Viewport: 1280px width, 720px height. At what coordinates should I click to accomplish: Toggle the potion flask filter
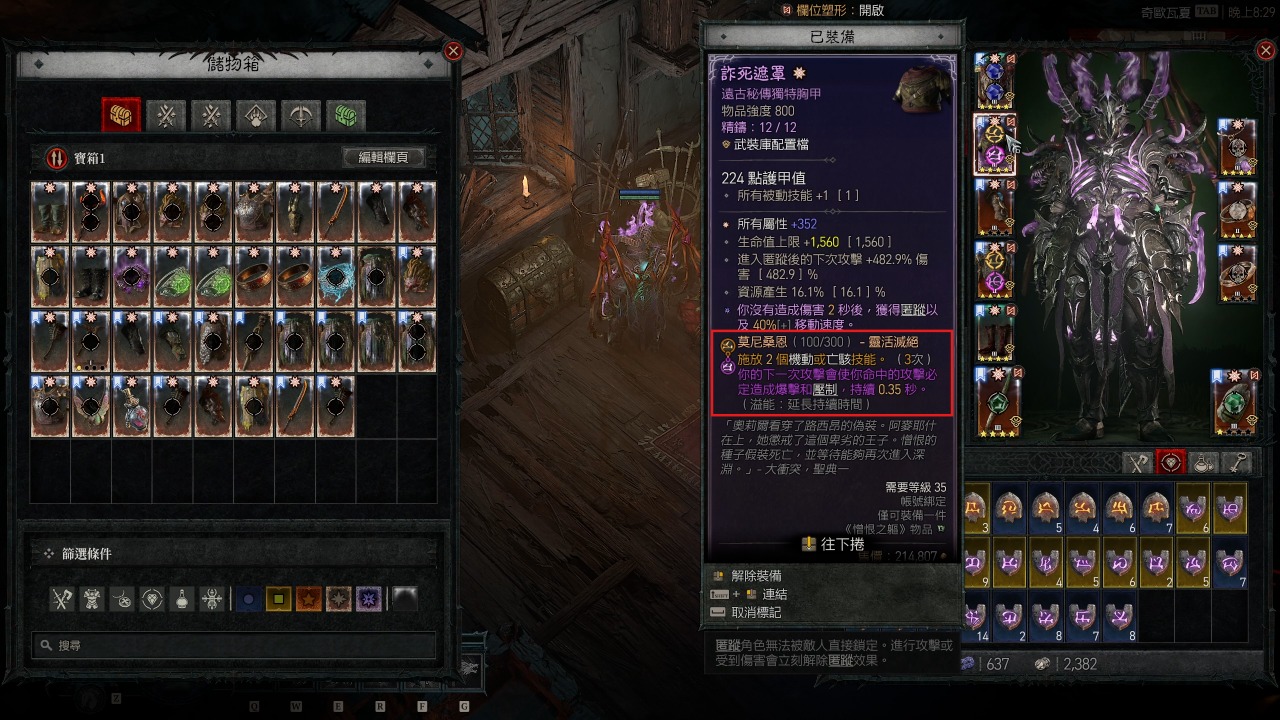183,599
